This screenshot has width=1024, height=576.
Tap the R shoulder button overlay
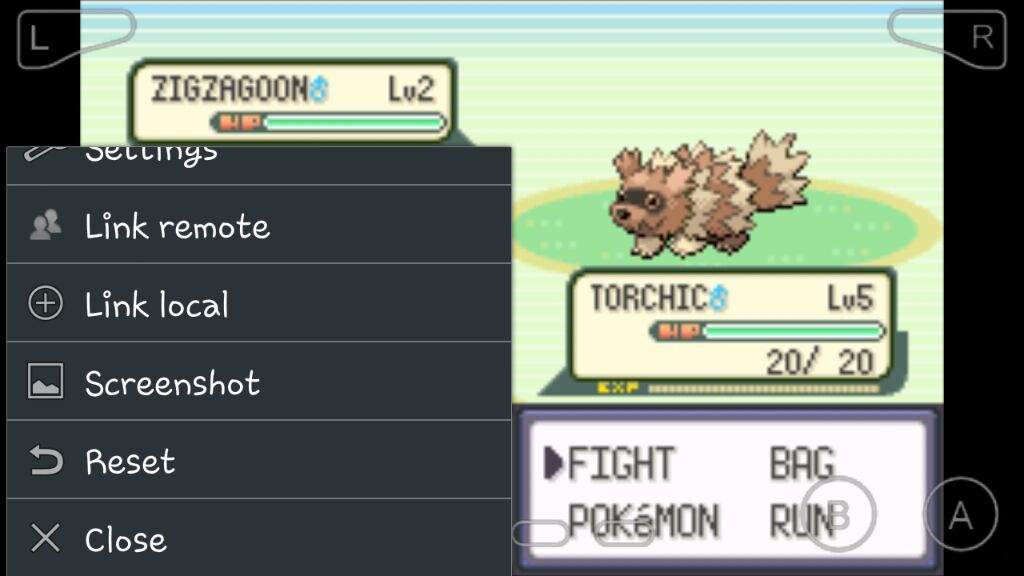point(950,38)
